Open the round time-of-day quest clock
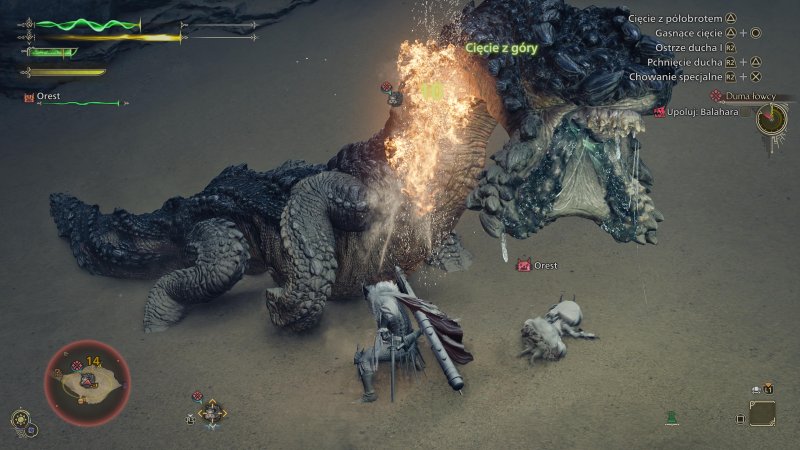 click(771, 119)
